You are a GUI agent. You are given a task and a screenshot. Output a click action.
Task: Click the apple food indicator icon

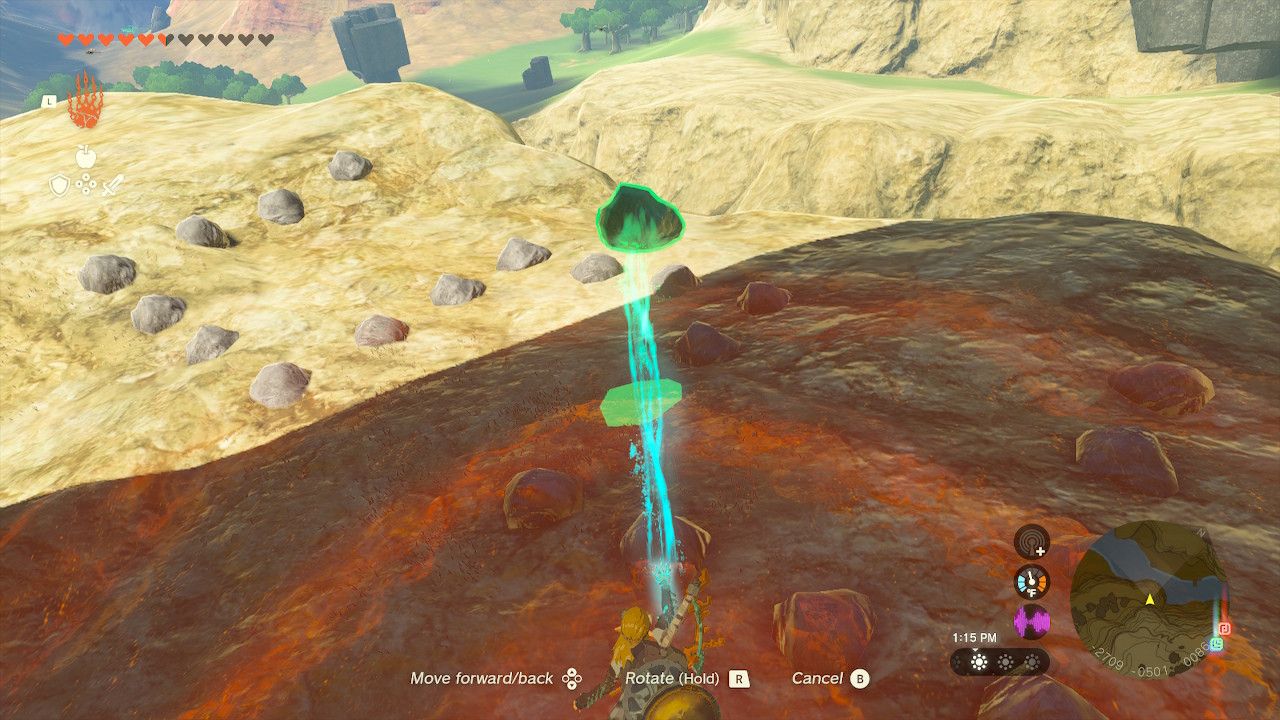pos(85,156)
